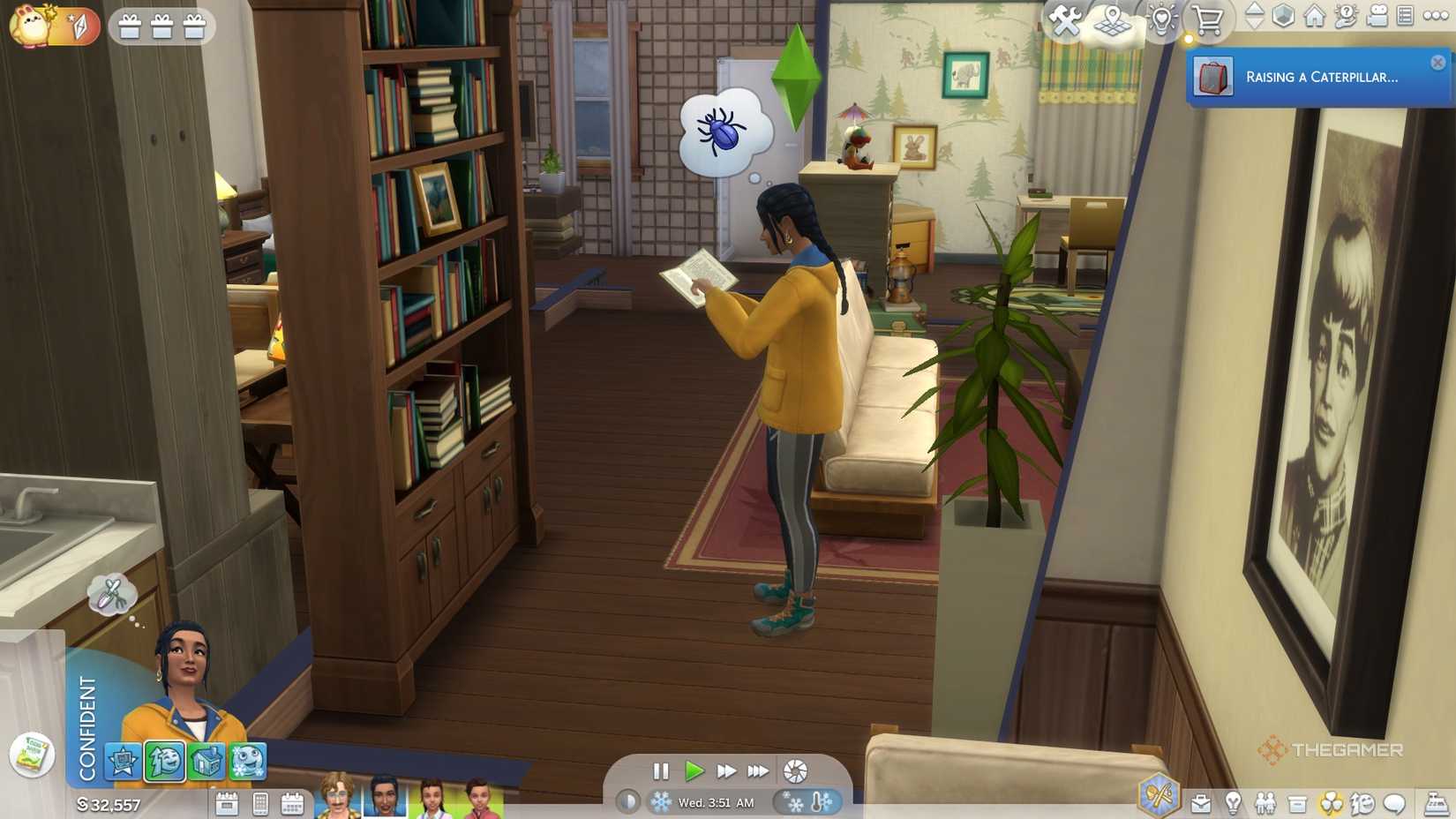The image size is (1456, 819).
Task: Expand the Raising a Caterpillar notification
Action: 1315,78
